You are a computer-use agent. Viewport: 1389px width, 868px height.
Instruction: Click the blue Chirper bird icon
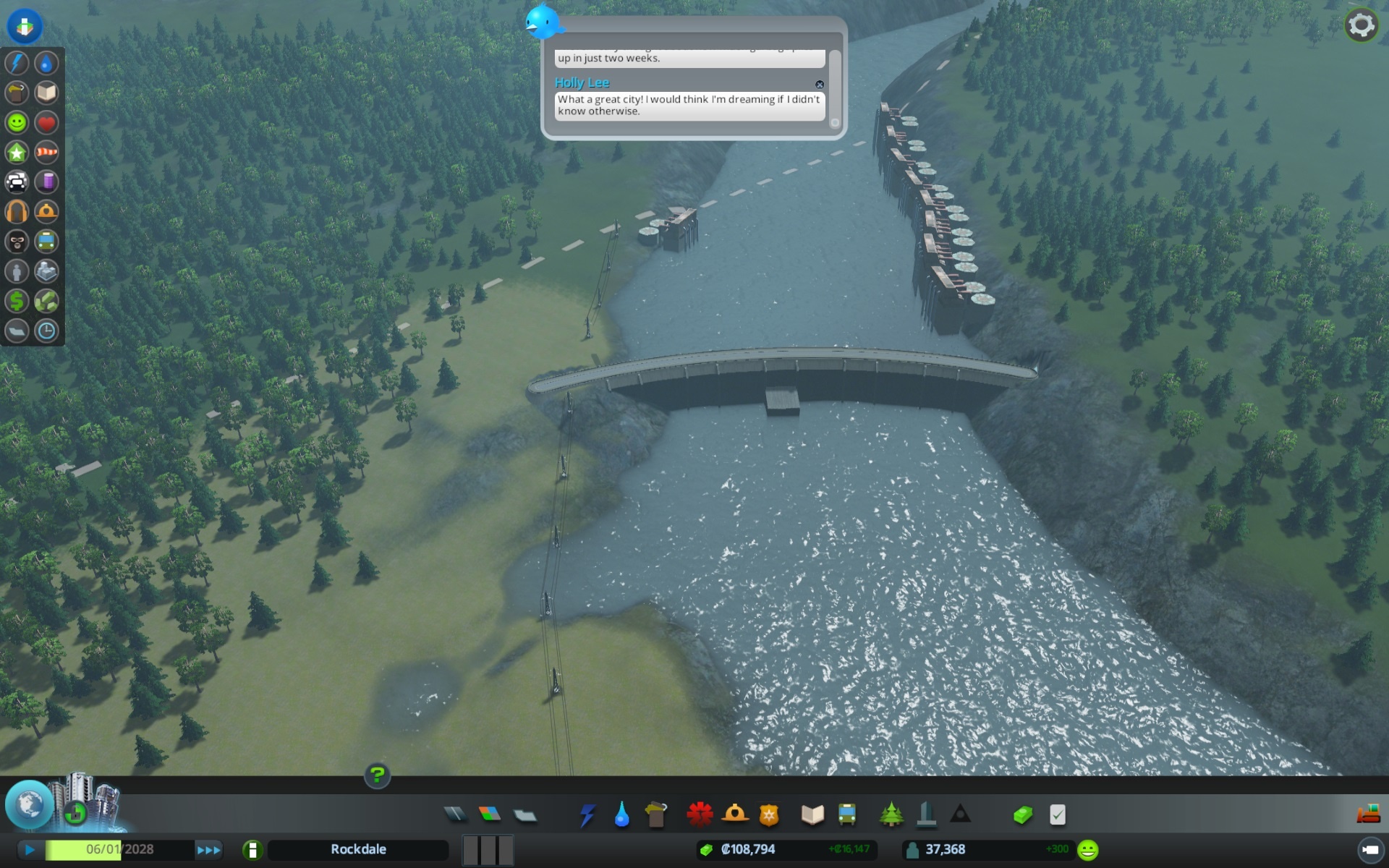point(543,22)
